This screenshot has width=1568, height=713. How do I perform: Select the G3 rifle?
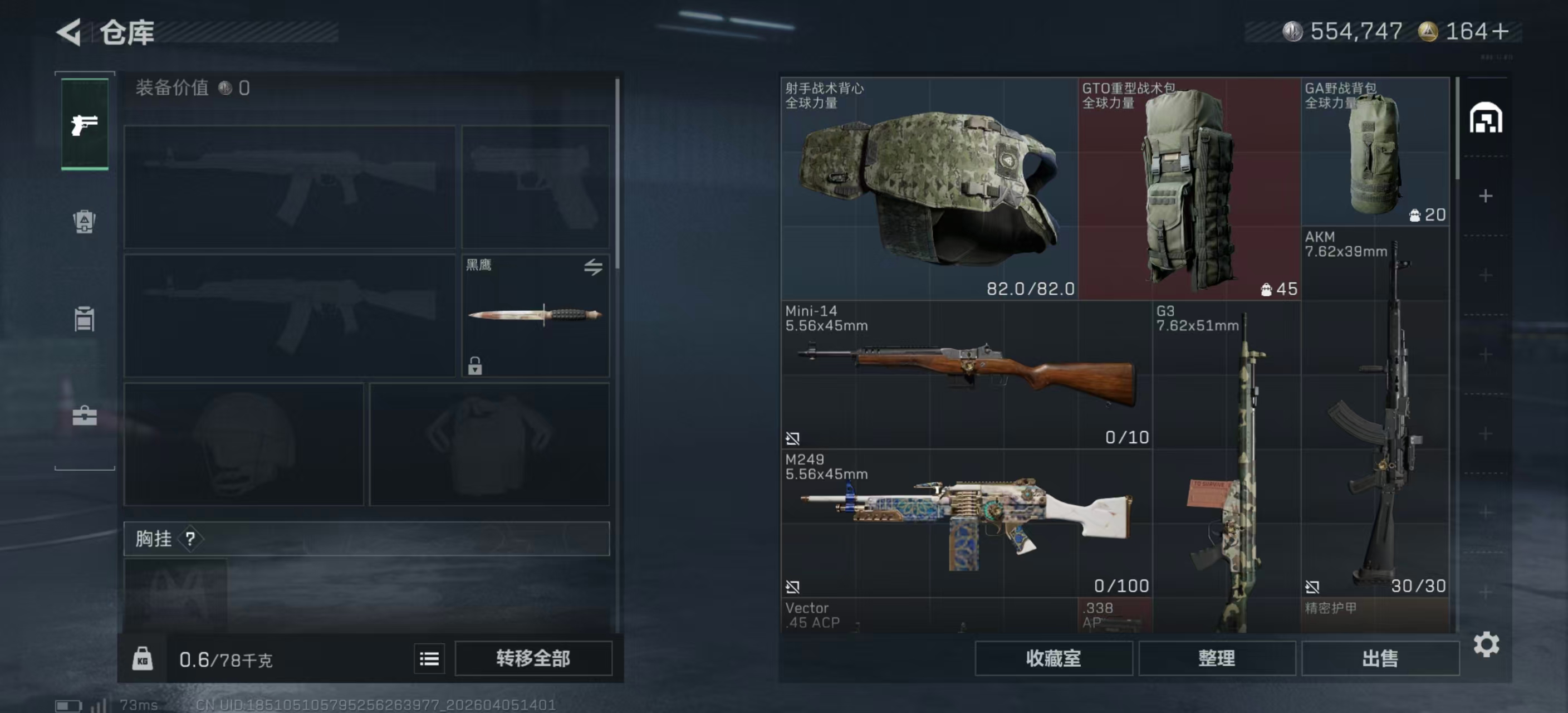[1226, 469]
